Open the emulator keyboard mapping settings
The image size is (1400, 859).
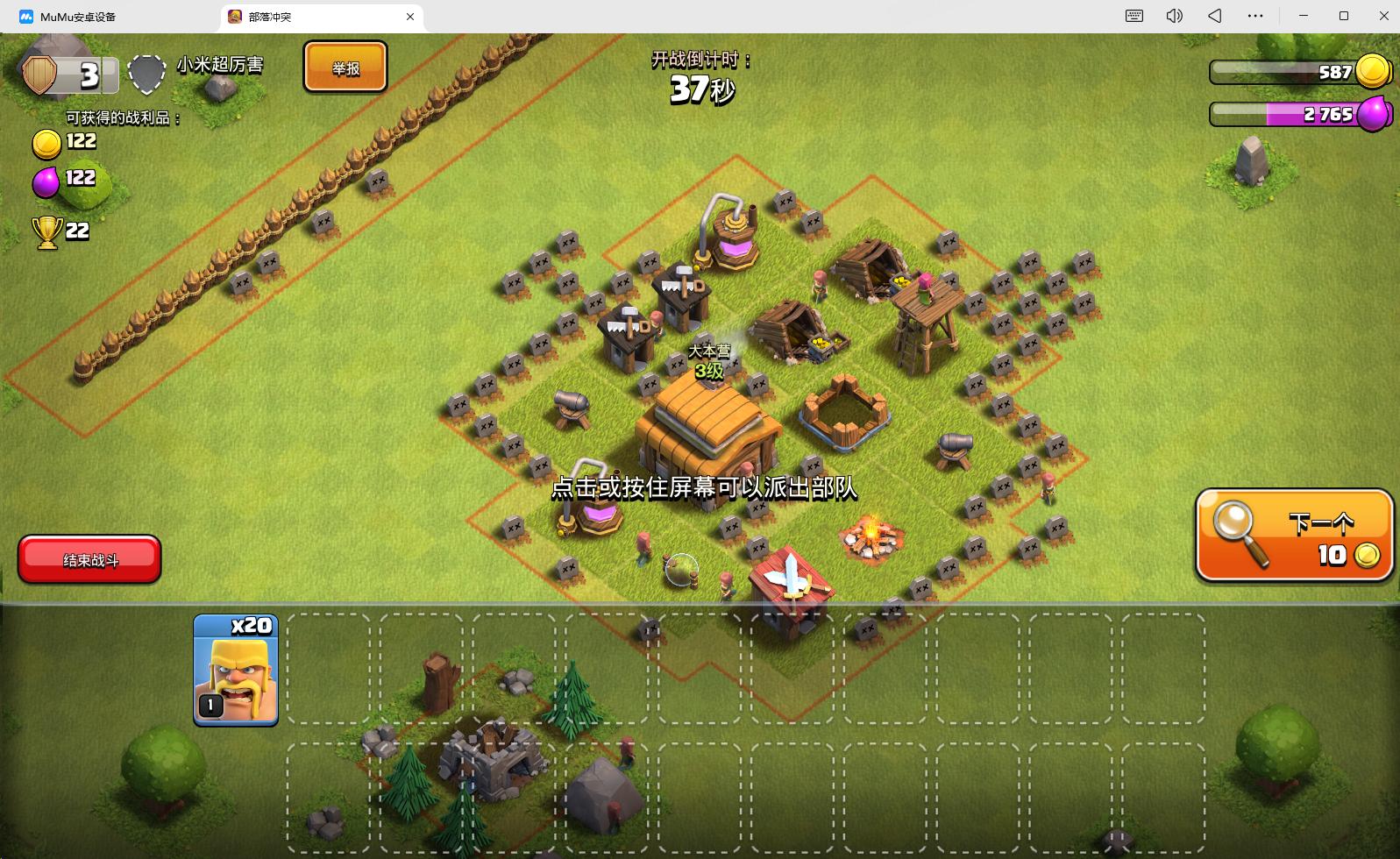pyautogui.click(x=1134, y=17)
